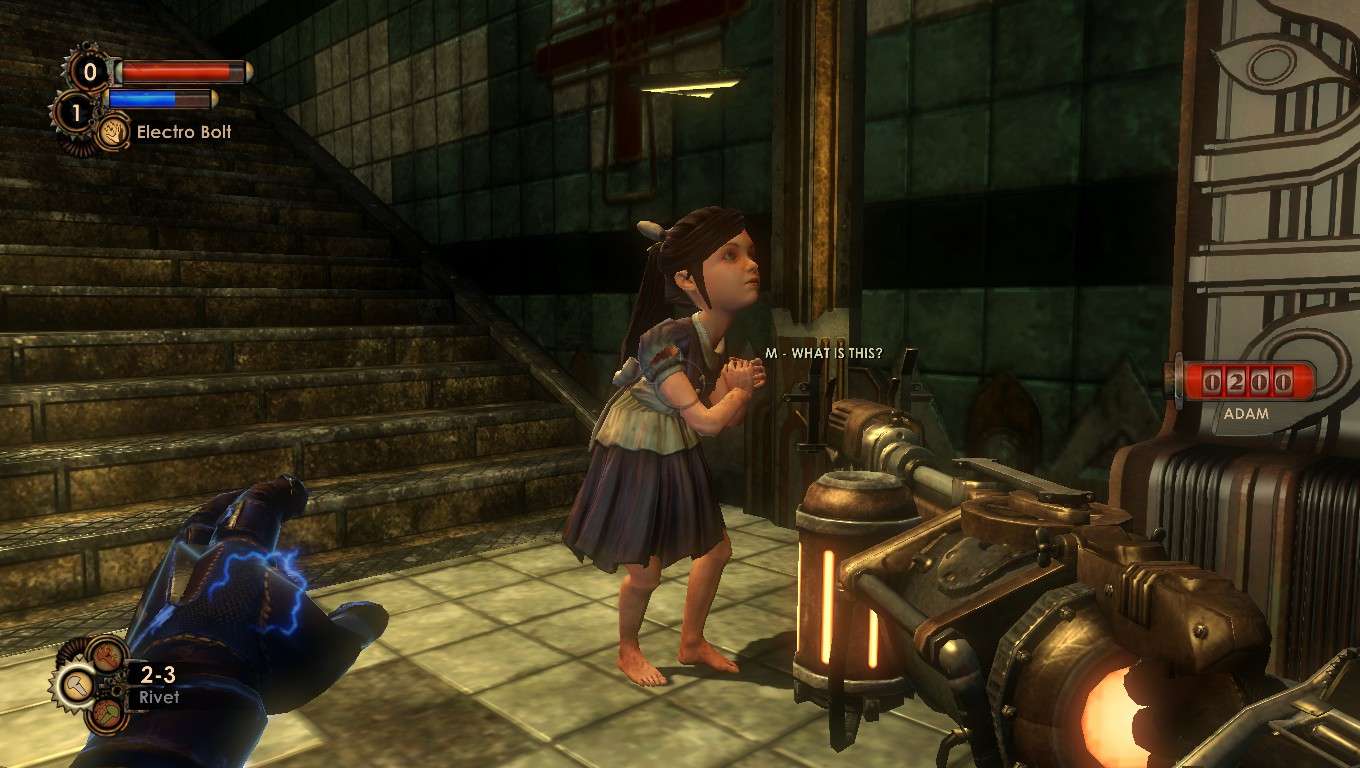Click the '2-3' ammo count text

coord(158,673)
